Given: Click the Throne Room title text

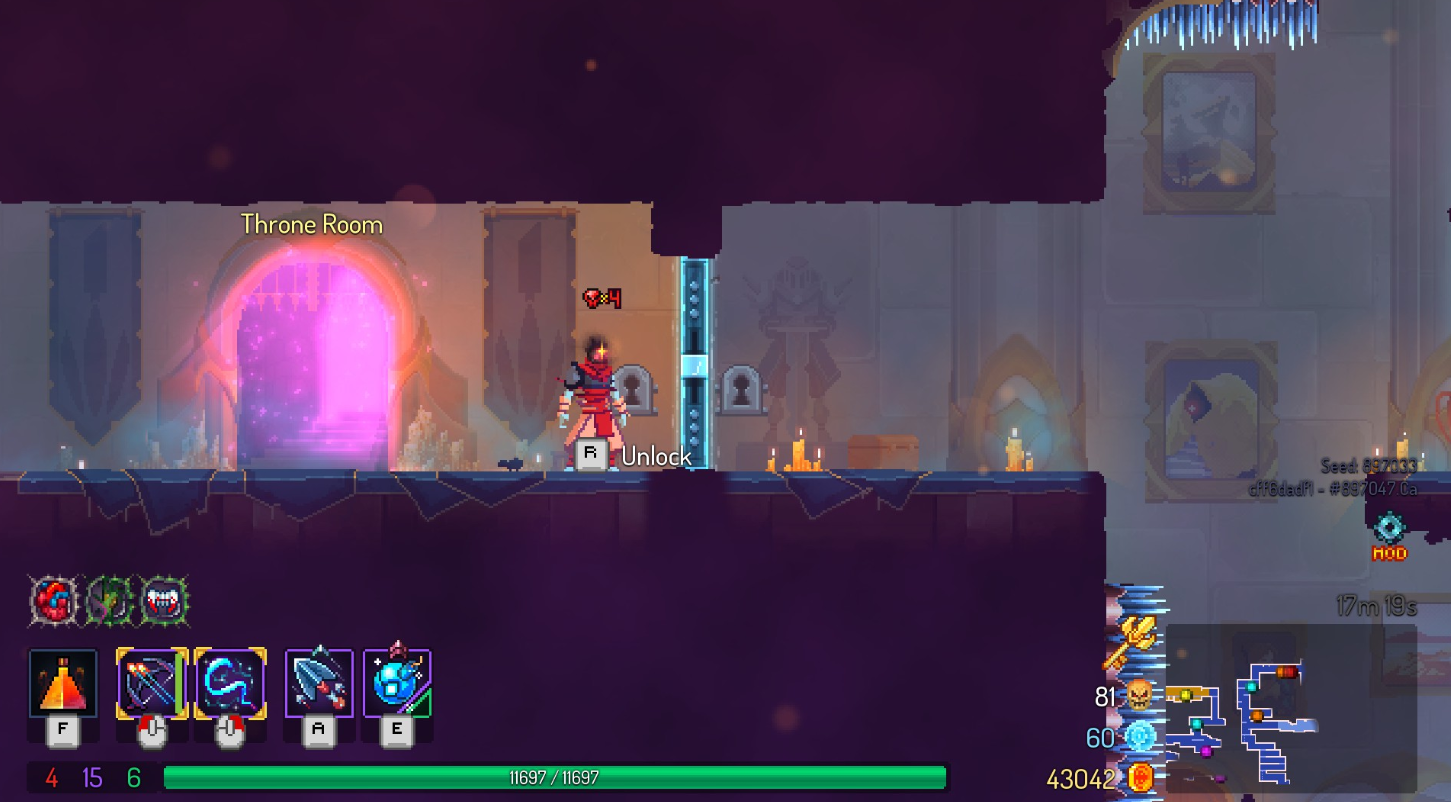Looking at the screenshot, I should tap(311, 224).
